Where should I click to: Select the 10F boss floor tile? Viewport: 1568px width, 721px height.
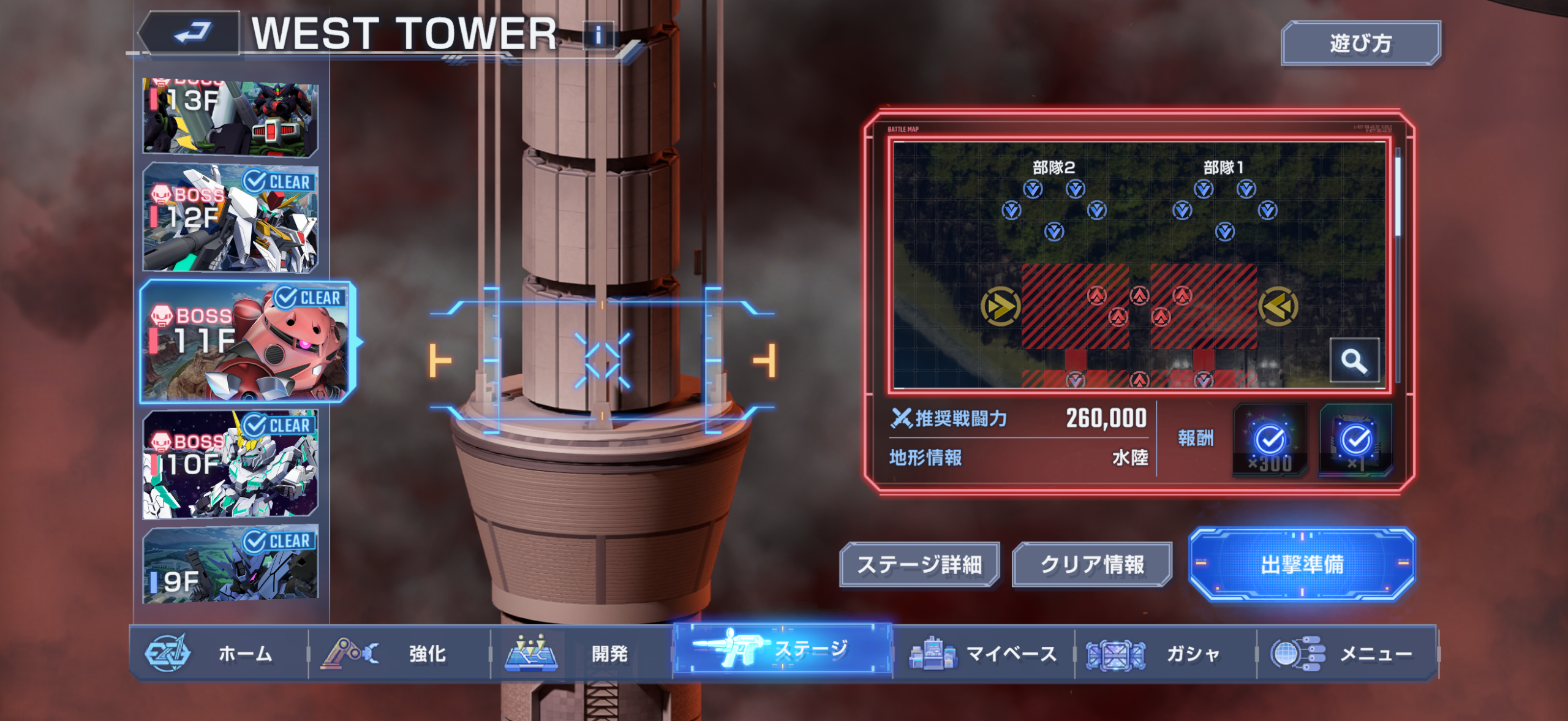point(230,464)
